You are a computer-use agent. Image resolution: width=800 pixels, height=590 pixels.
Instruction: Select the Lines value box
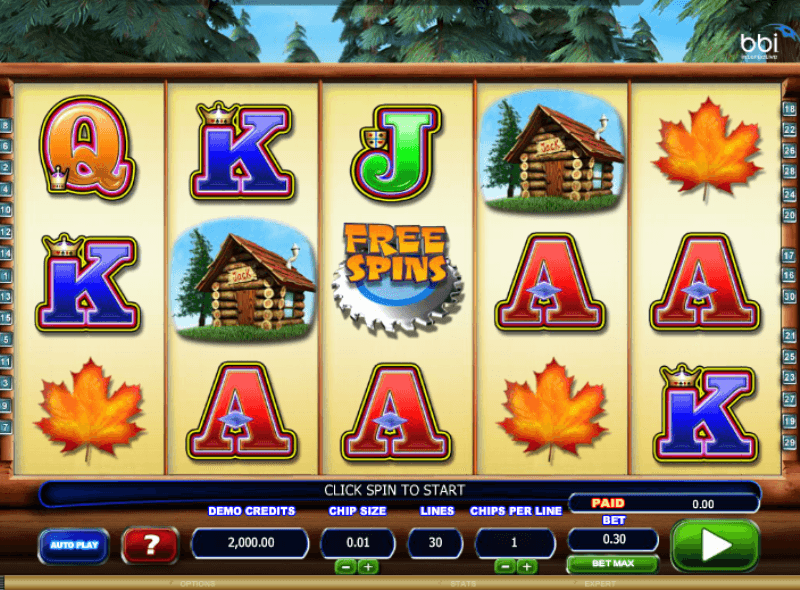435,542
